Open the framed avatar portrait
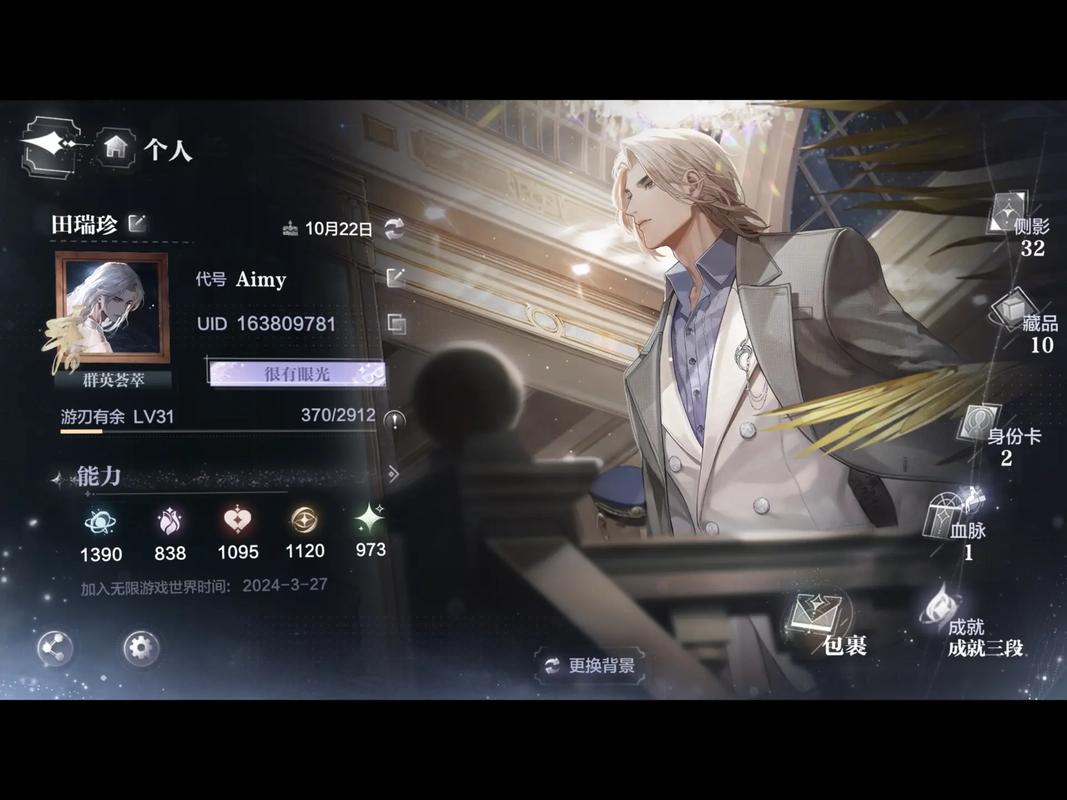1067x800 pixels. [111, 309]
